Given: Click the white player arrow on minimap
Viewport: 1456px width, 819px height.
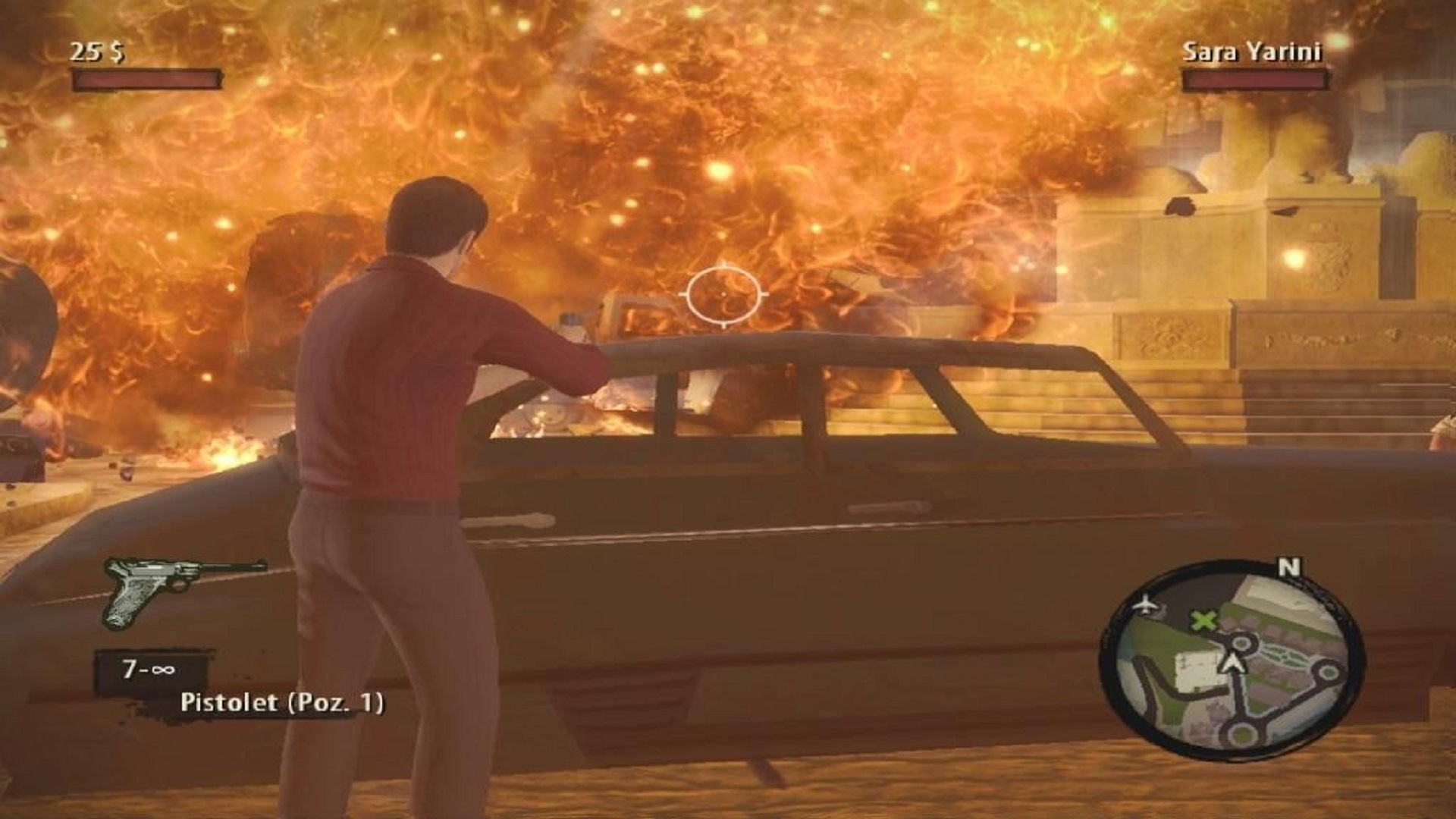Looking at the screenshot, I should click(1233, 664).
